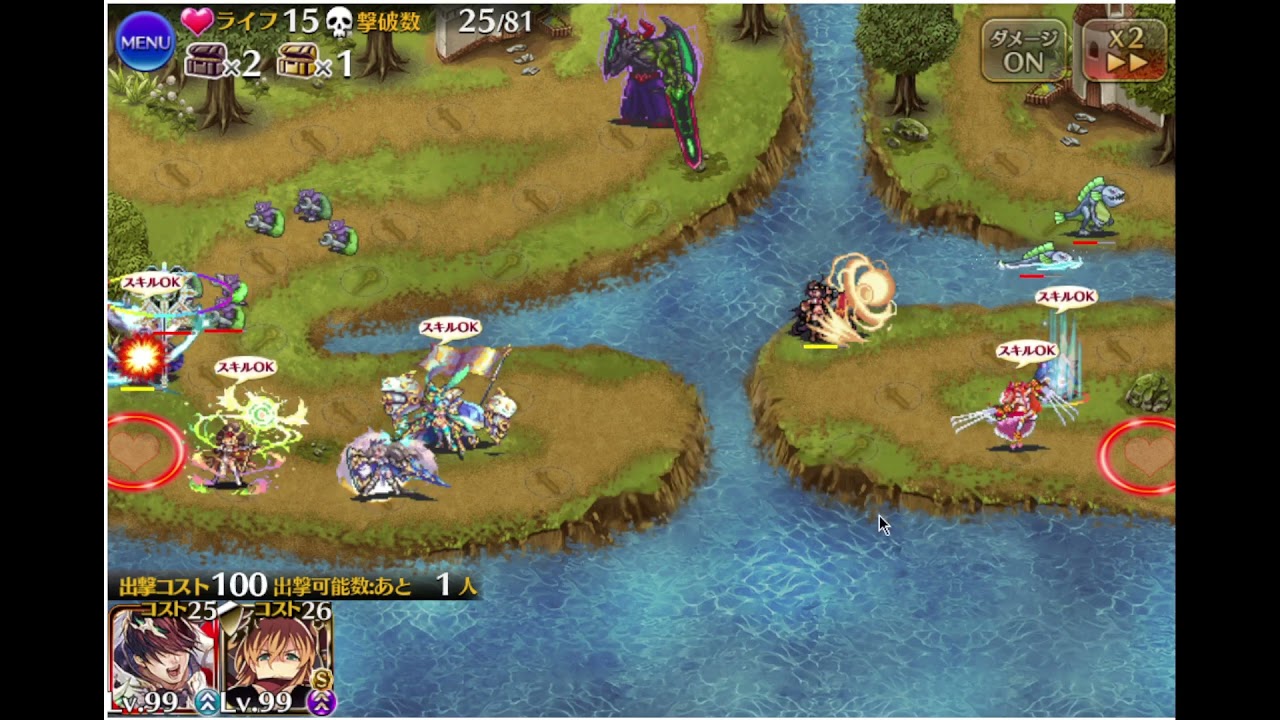Select the コスト25 unit card

(163, 660)
